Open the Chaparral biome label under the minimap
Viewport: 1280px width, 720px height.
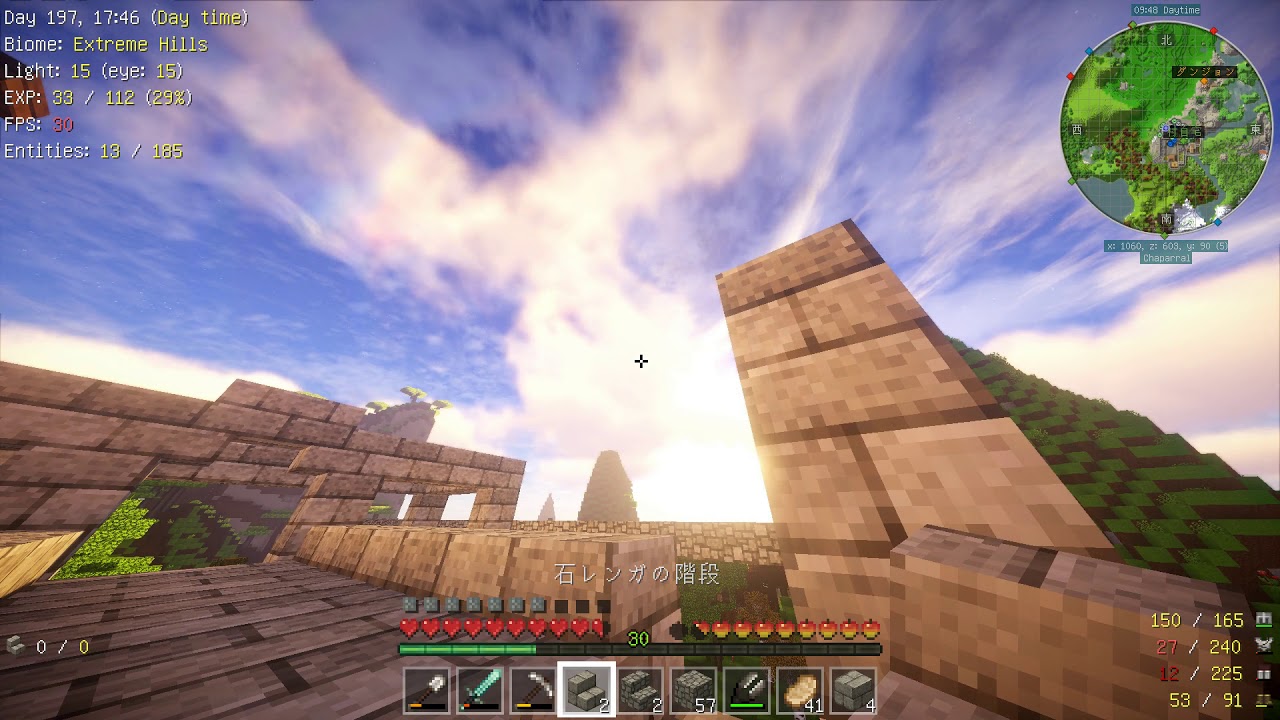pos(1168,258)
